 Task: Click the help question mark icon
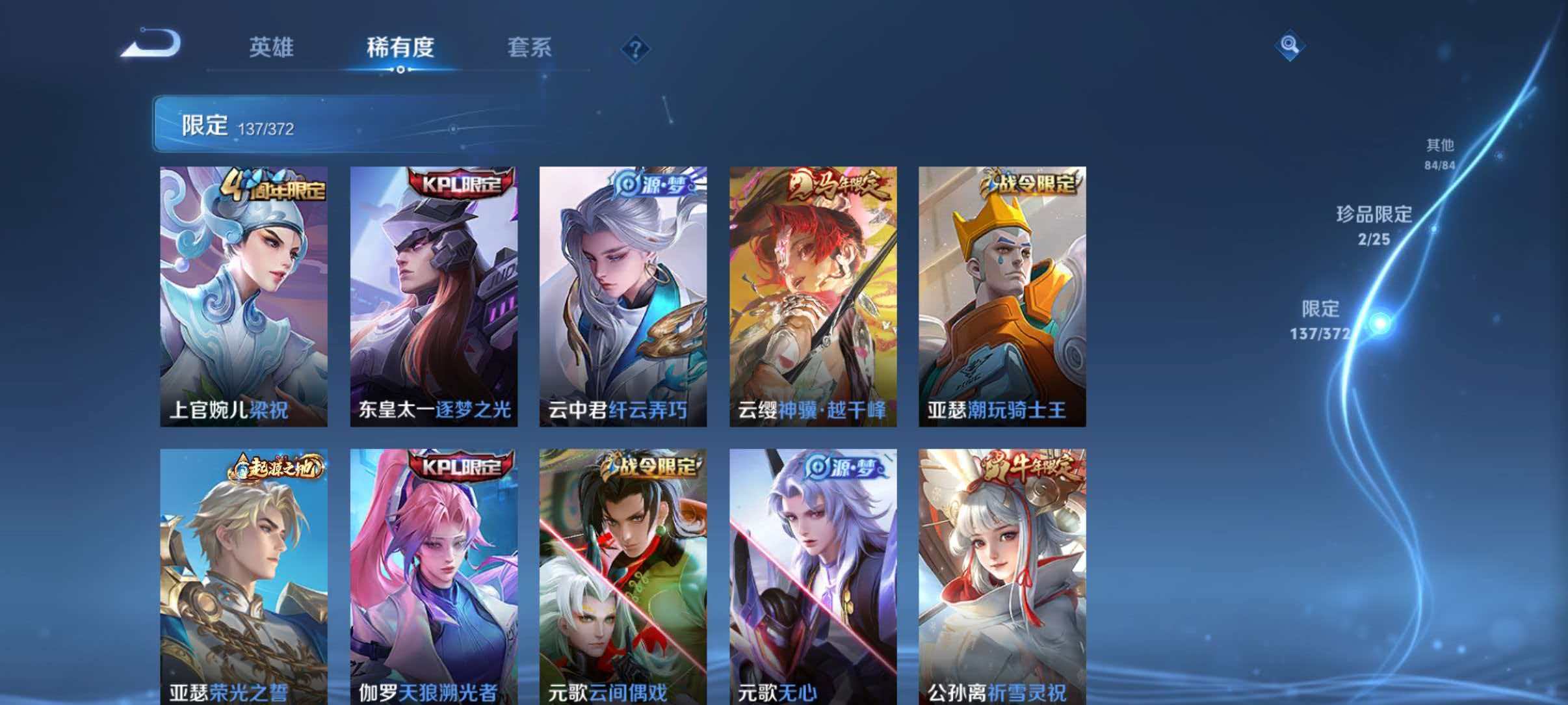[637, 49]
